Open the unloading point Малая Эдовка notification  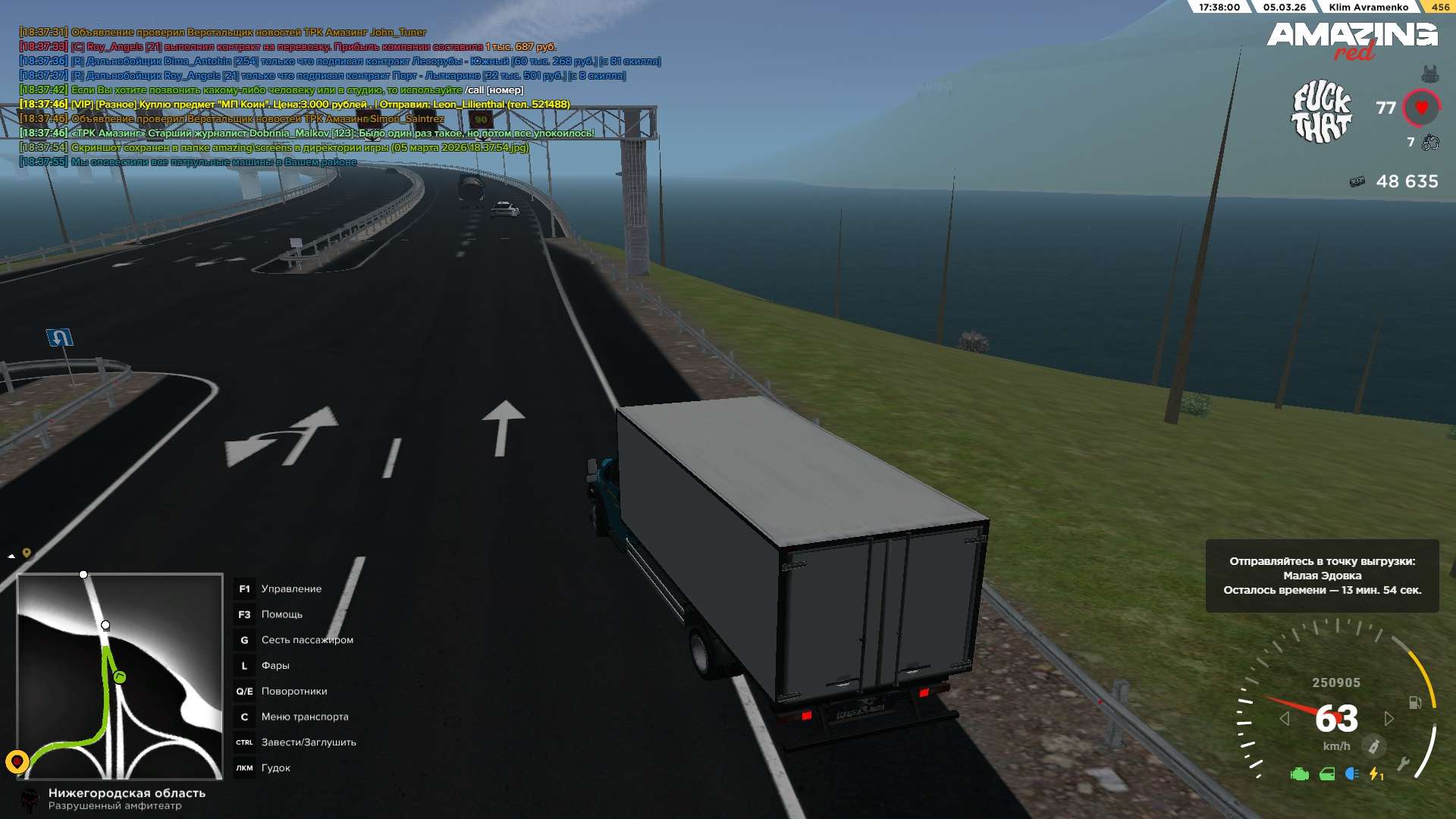tap(1322, 576)
